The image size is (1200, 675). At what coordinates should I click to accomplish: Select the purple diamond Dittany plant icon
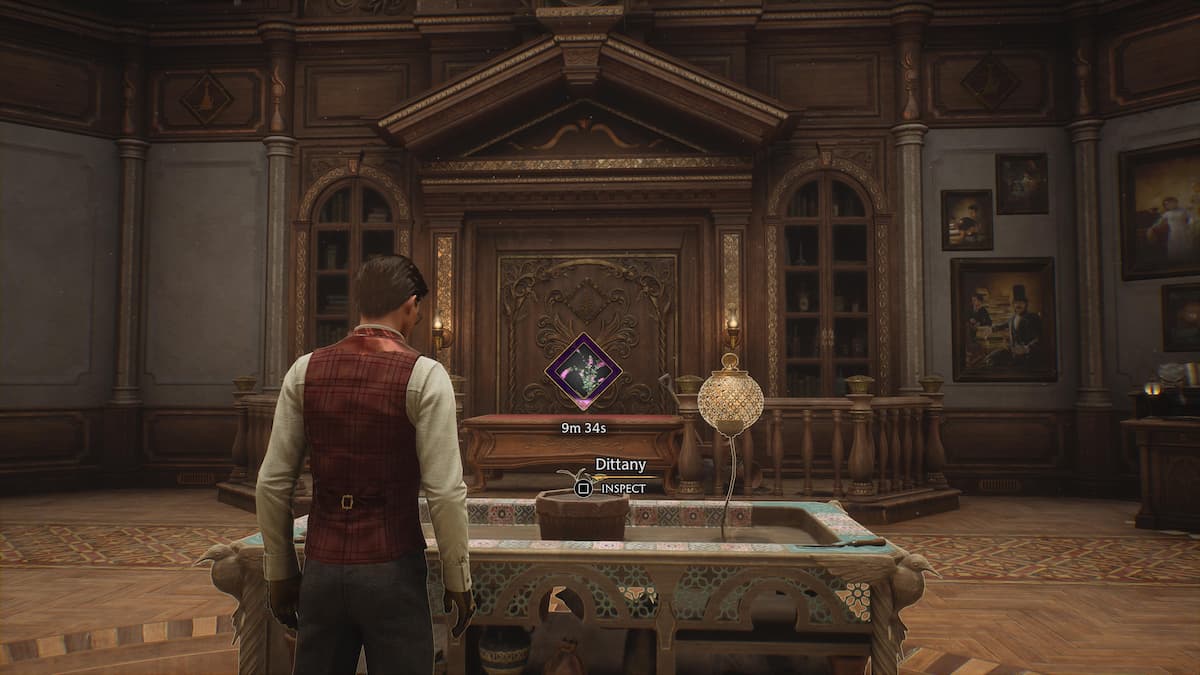tap(583, 371)
